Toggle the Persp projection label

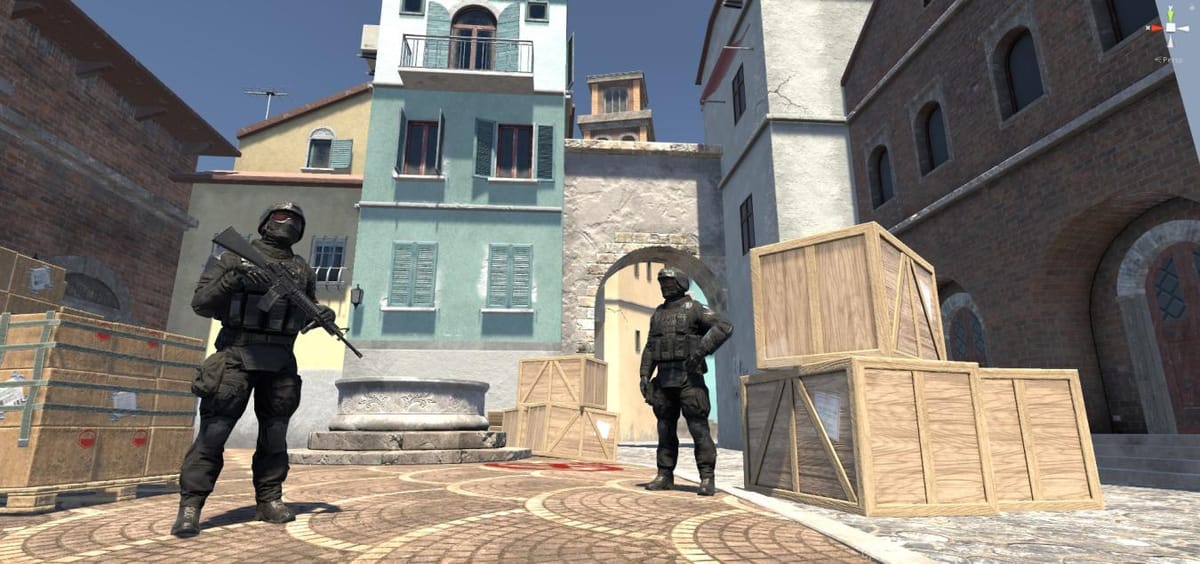(x=1168, y=59)
